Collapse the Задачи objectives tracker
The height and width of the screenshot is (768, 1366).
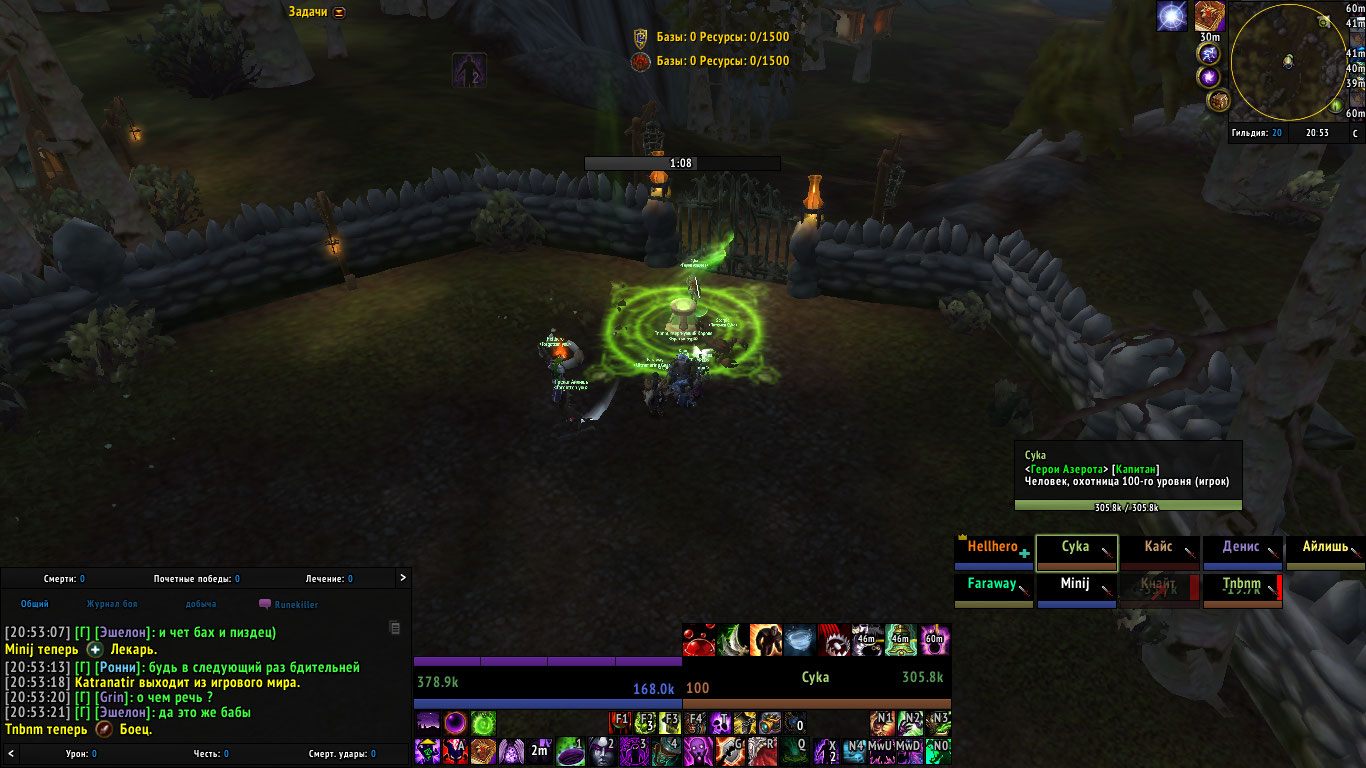tap(340, 12)
